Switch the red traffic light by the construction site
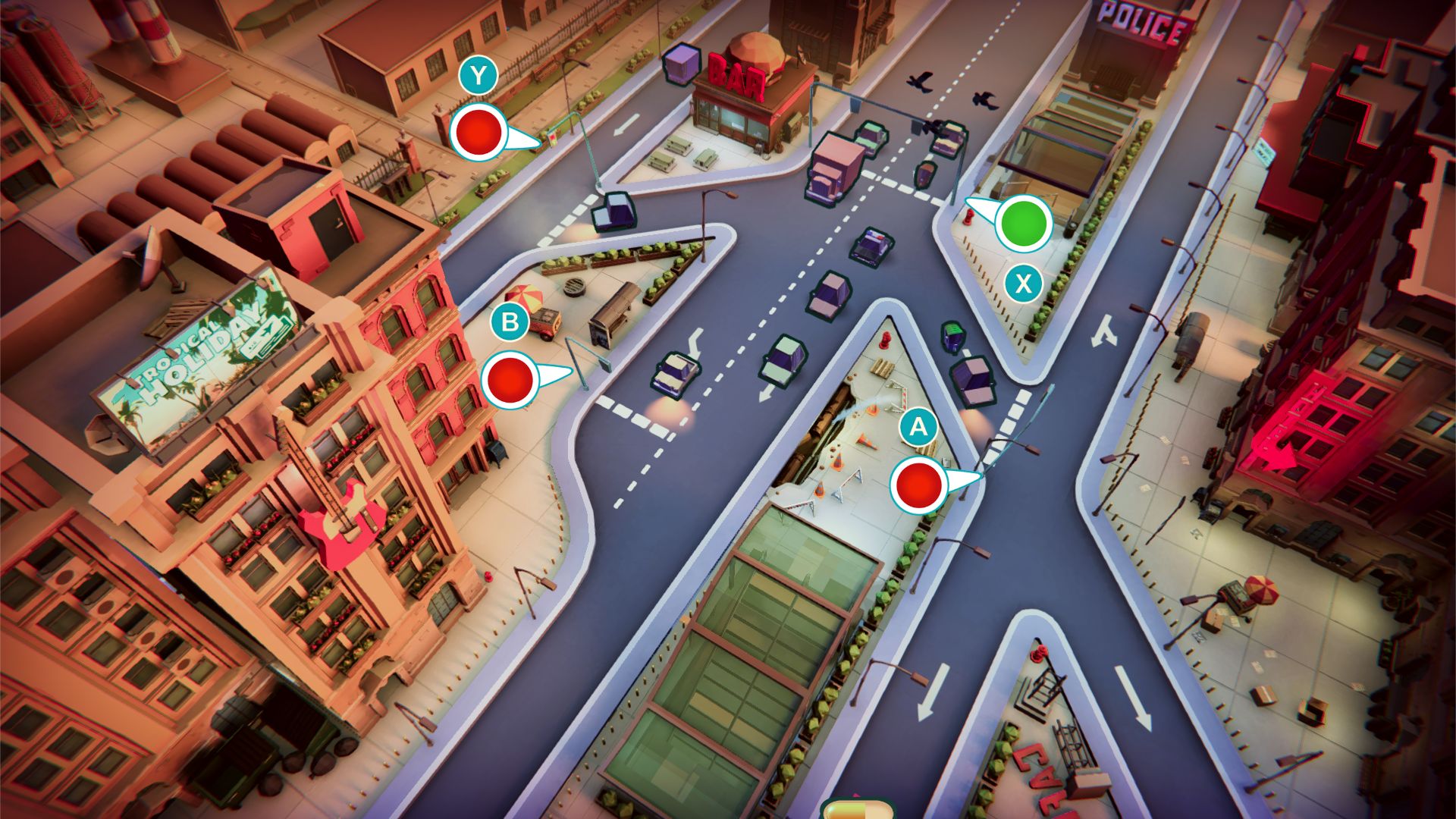 click(x=919, y=485)
